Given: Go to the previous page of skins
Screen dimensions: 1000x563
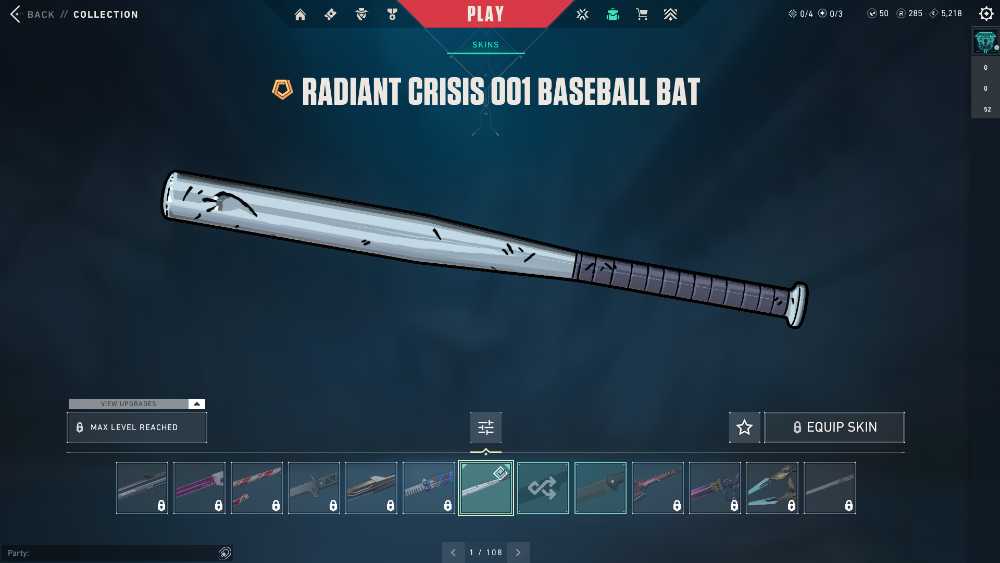Looking at the screenshot, I should click(x=454, y=552).
